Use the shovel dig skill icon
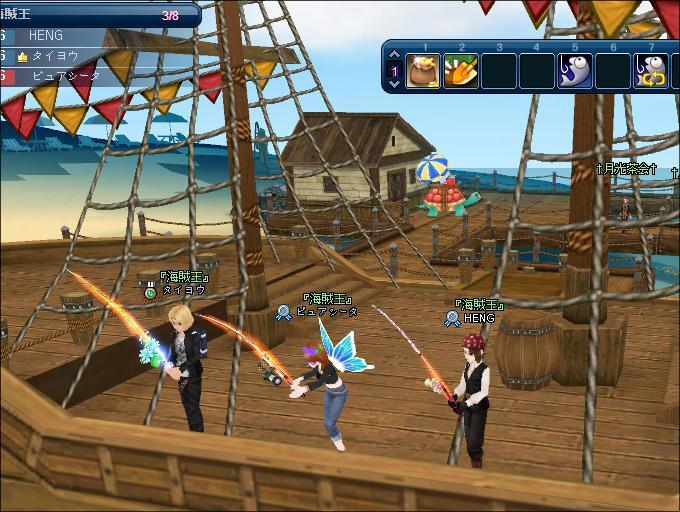This screenshot has height=512, width=680. pyautogui.click(x=461, y=71)
